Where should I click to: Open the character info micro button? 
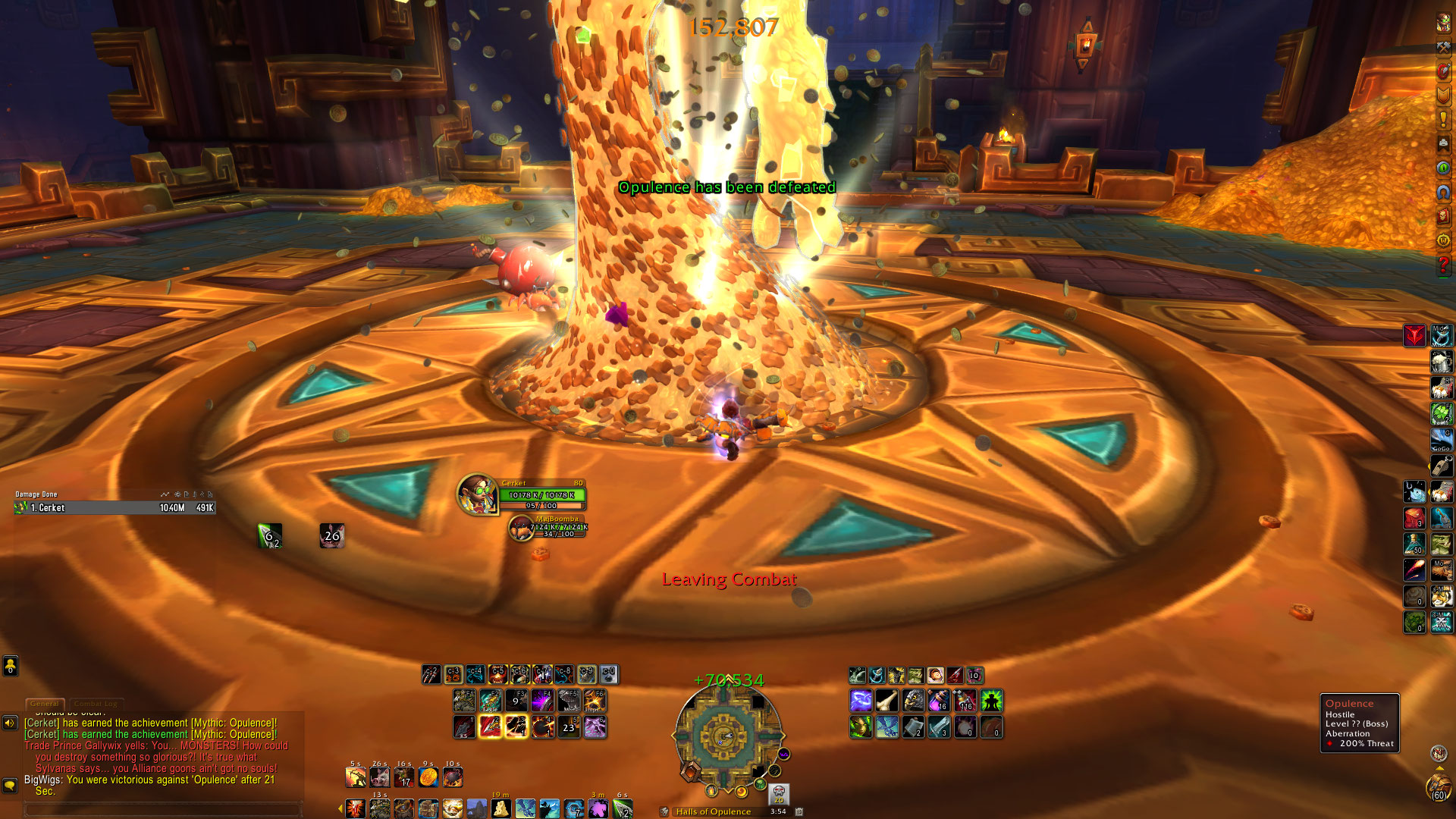point(1443,22)
